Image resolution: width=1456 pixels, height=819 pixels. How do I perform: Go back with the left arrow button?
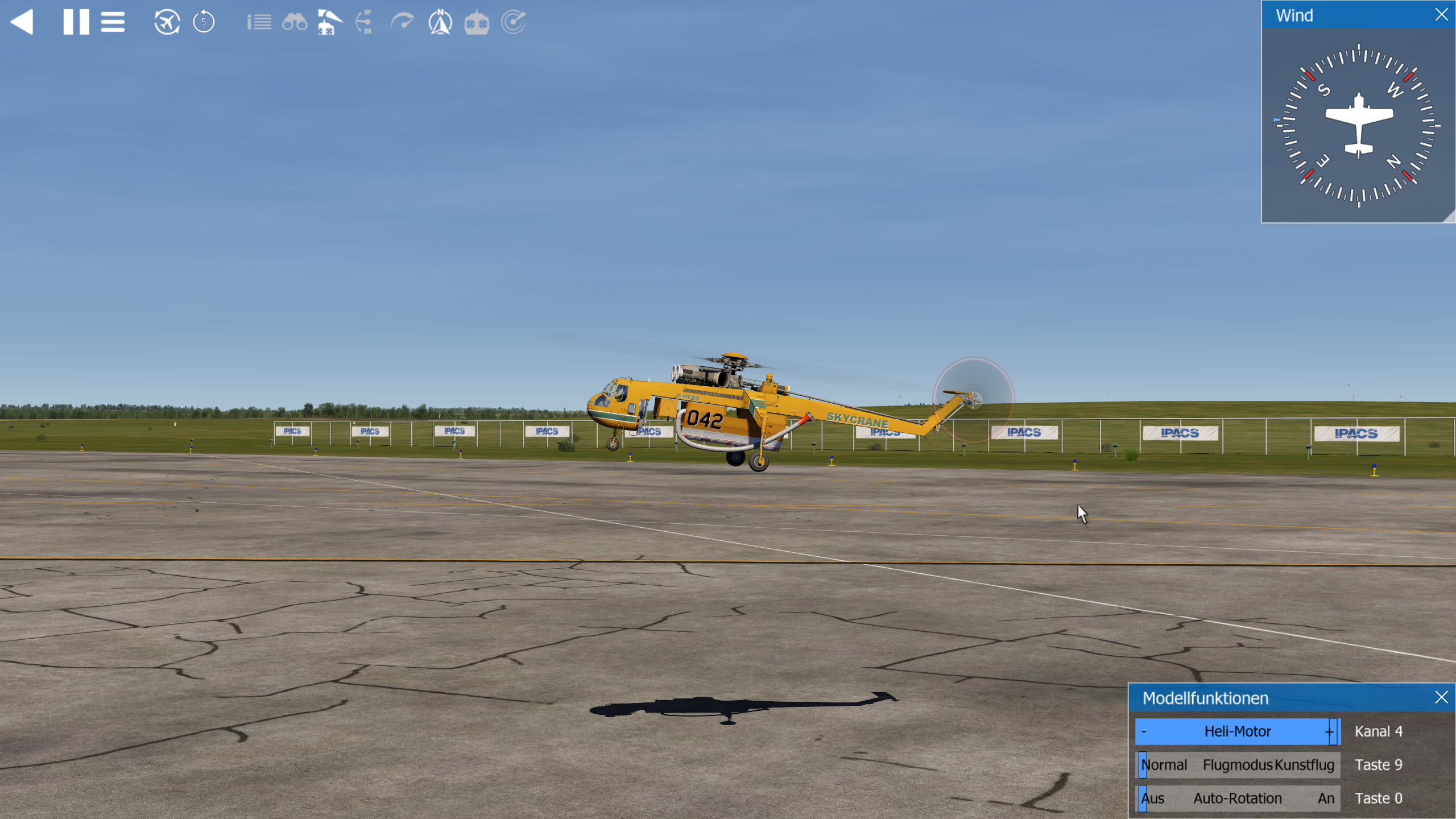[x=22, y=22]
